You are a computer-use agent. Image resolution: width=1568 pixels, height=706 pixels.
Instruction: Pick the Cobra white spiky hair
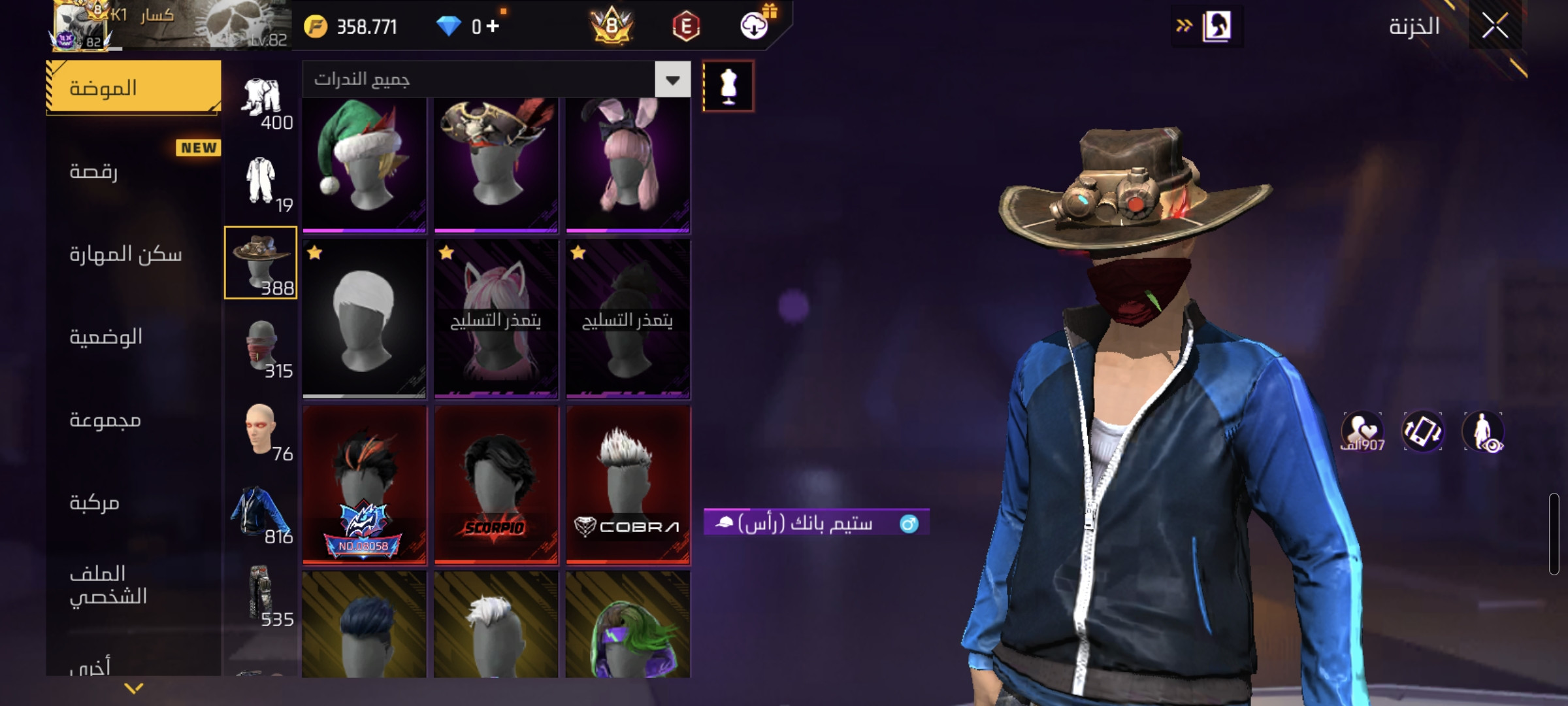coord(628,484)
